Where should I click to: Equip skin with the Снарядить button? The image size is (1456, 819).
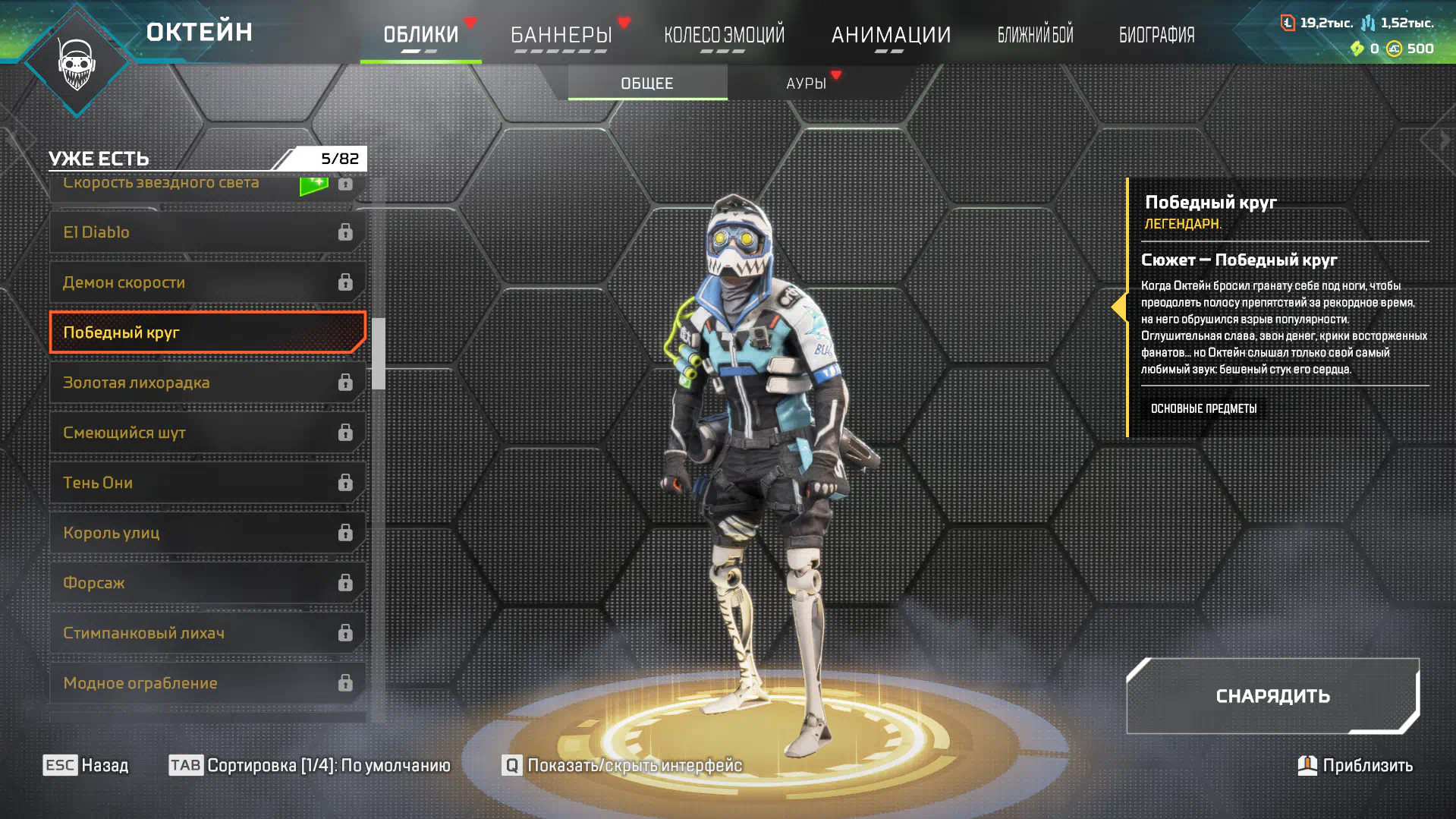pos(1272,696)
